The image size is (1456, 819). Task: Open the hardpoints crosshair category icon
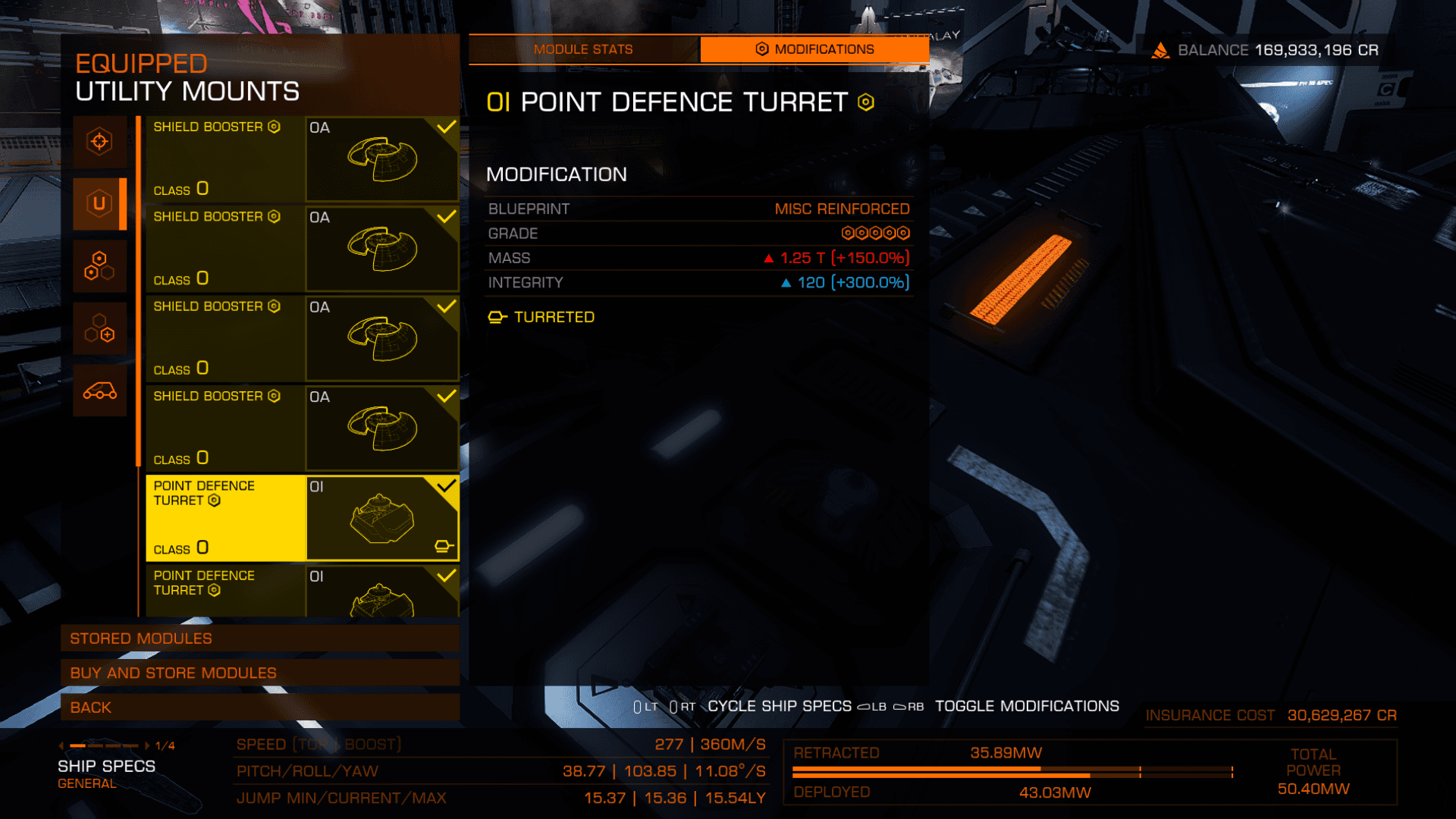(99, 142)
